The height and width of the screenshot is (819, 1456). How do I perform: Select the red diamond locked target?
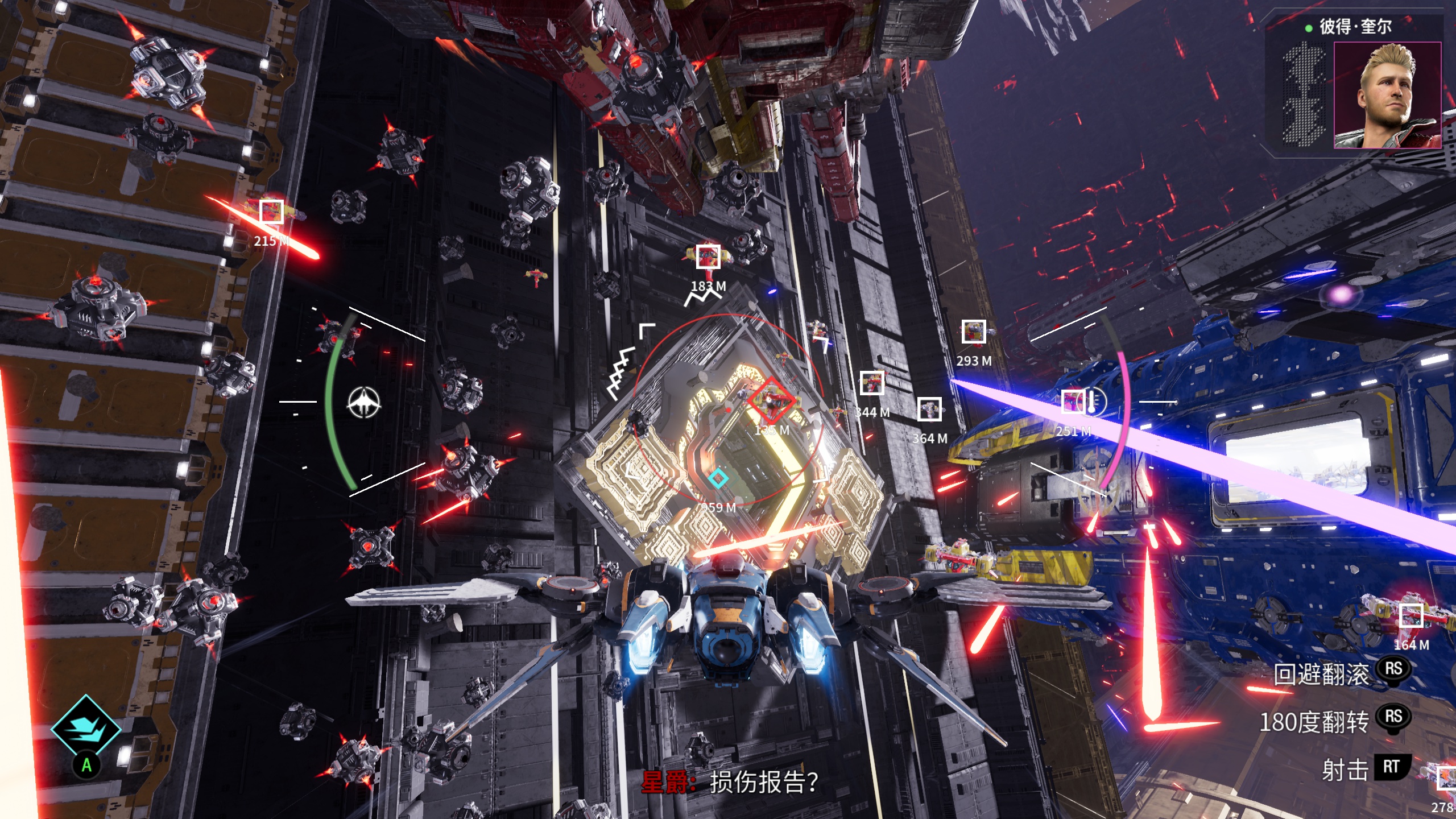pyautogui.click(x=771, y=400)
